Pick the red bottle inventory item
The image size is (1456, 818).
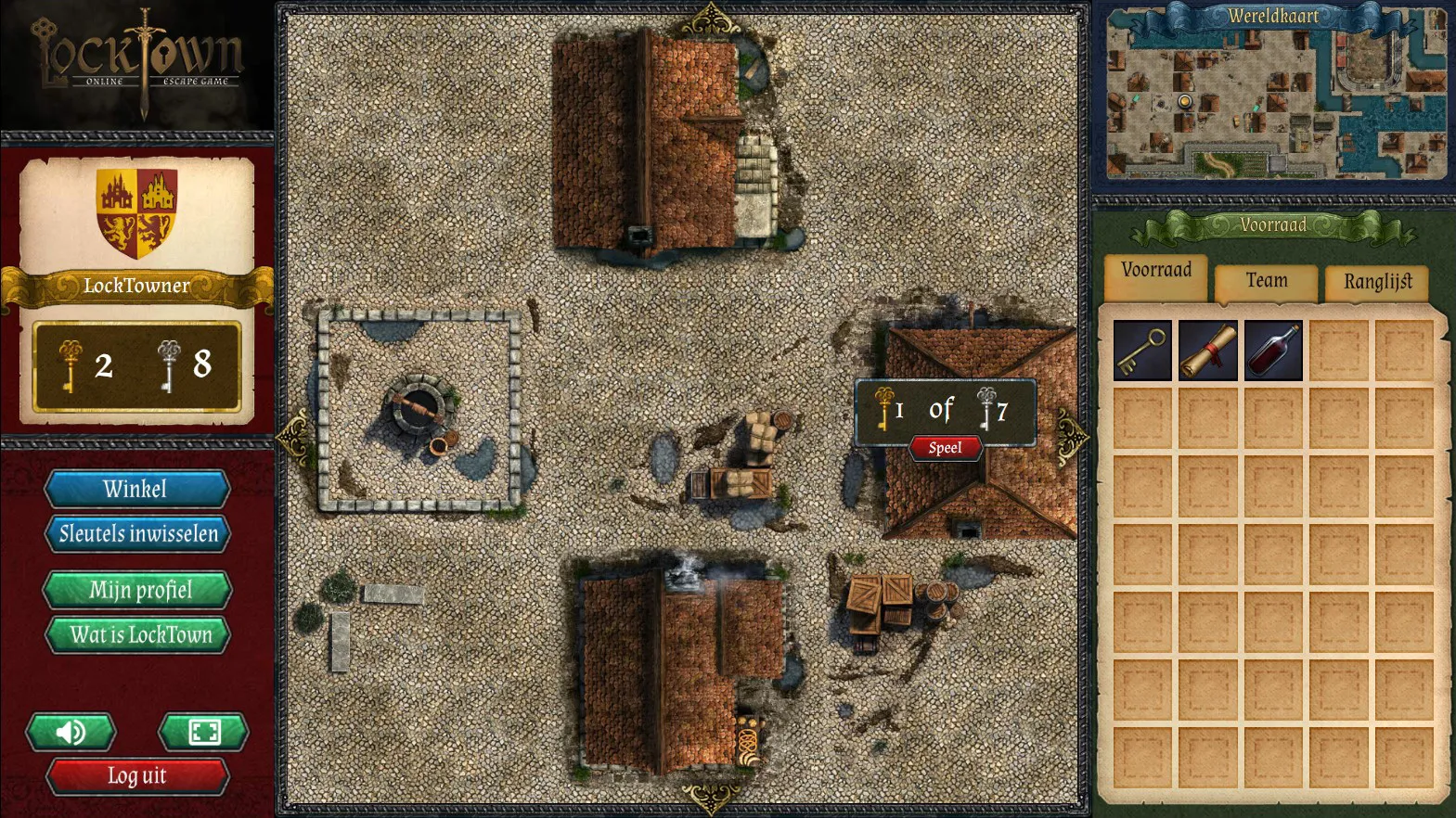coord(1273,351)
